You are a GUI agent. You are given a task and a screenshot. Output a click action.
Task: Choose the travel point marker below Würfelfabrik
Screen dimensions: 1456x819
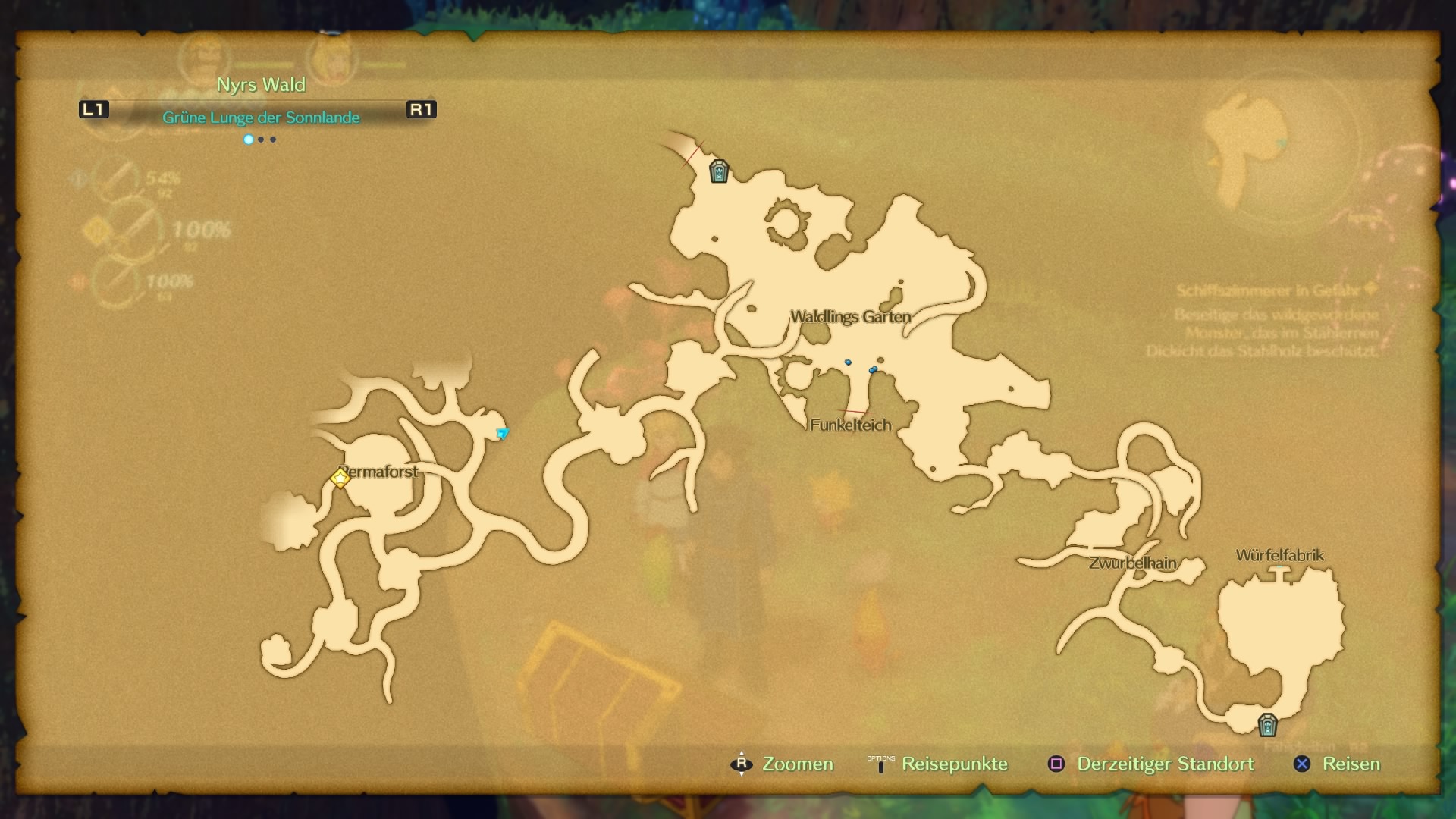point(1267,725)
